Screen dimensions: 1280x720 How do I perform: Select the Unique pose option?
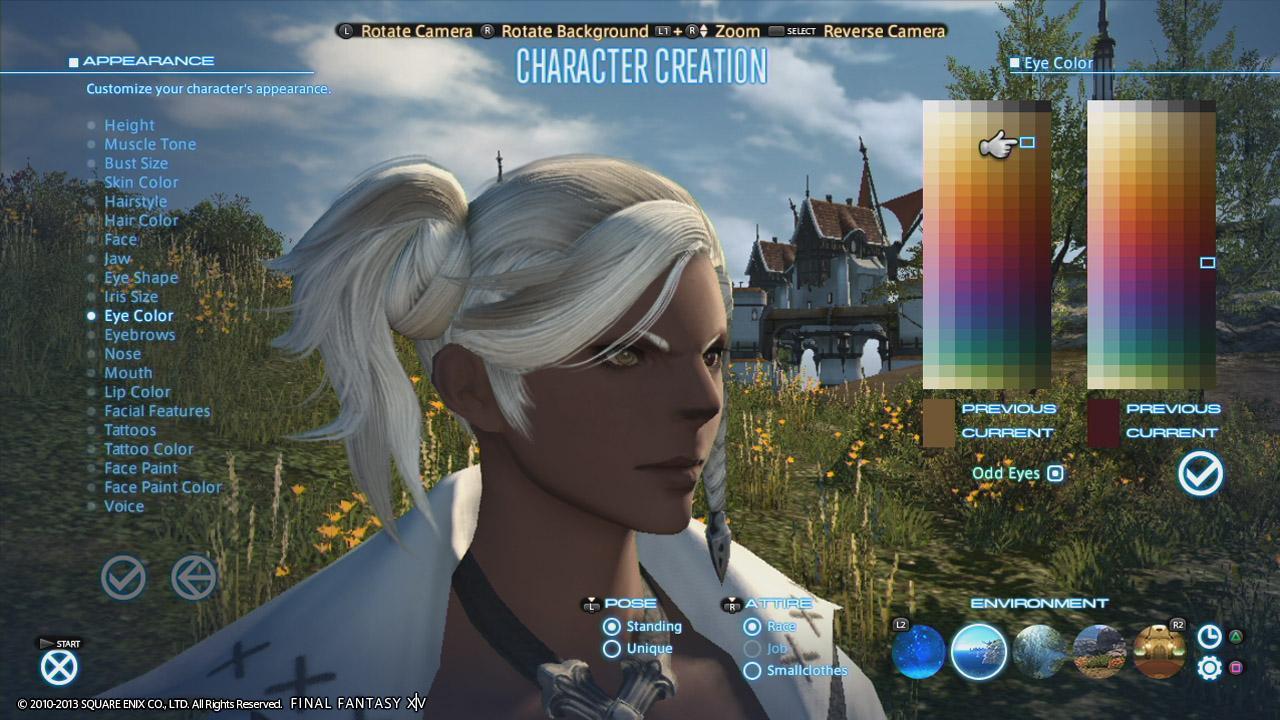tap(612, 648)
